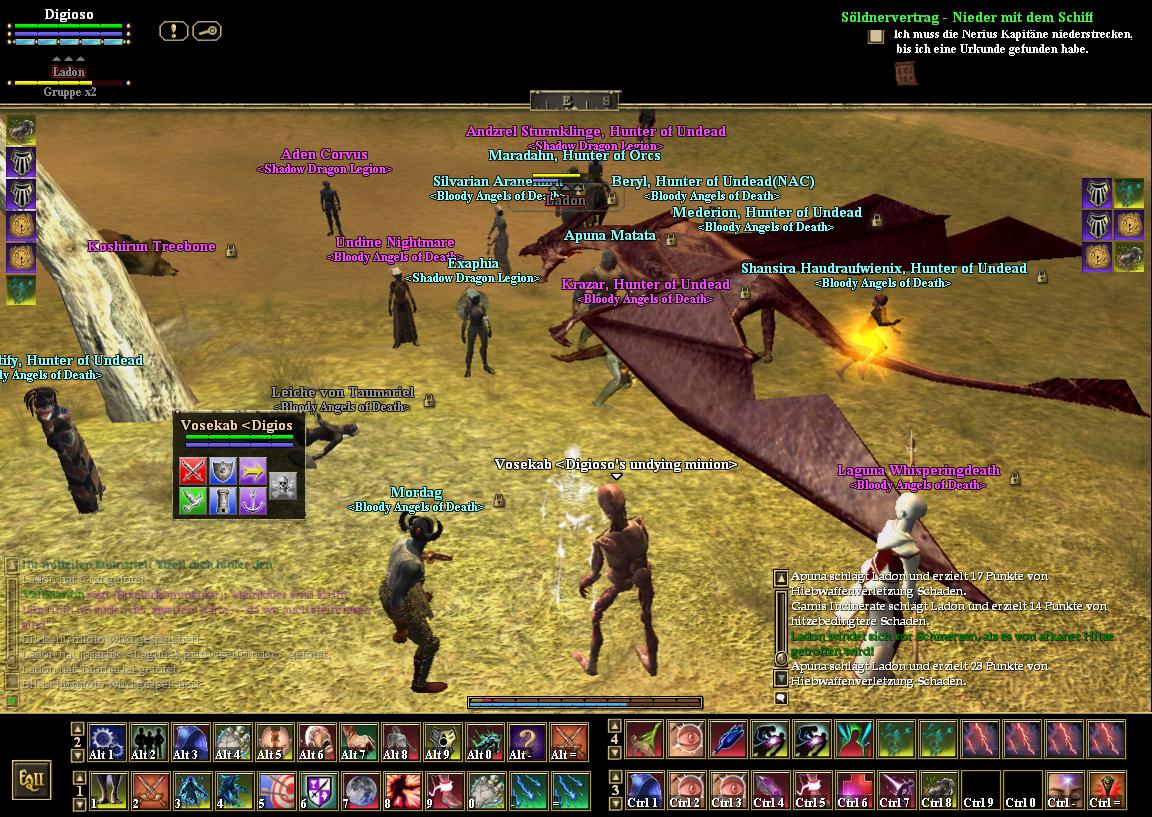The height and width of the screenshot is (817, 1152).
Task: Select the pet's shield command button
Action: 223,471
